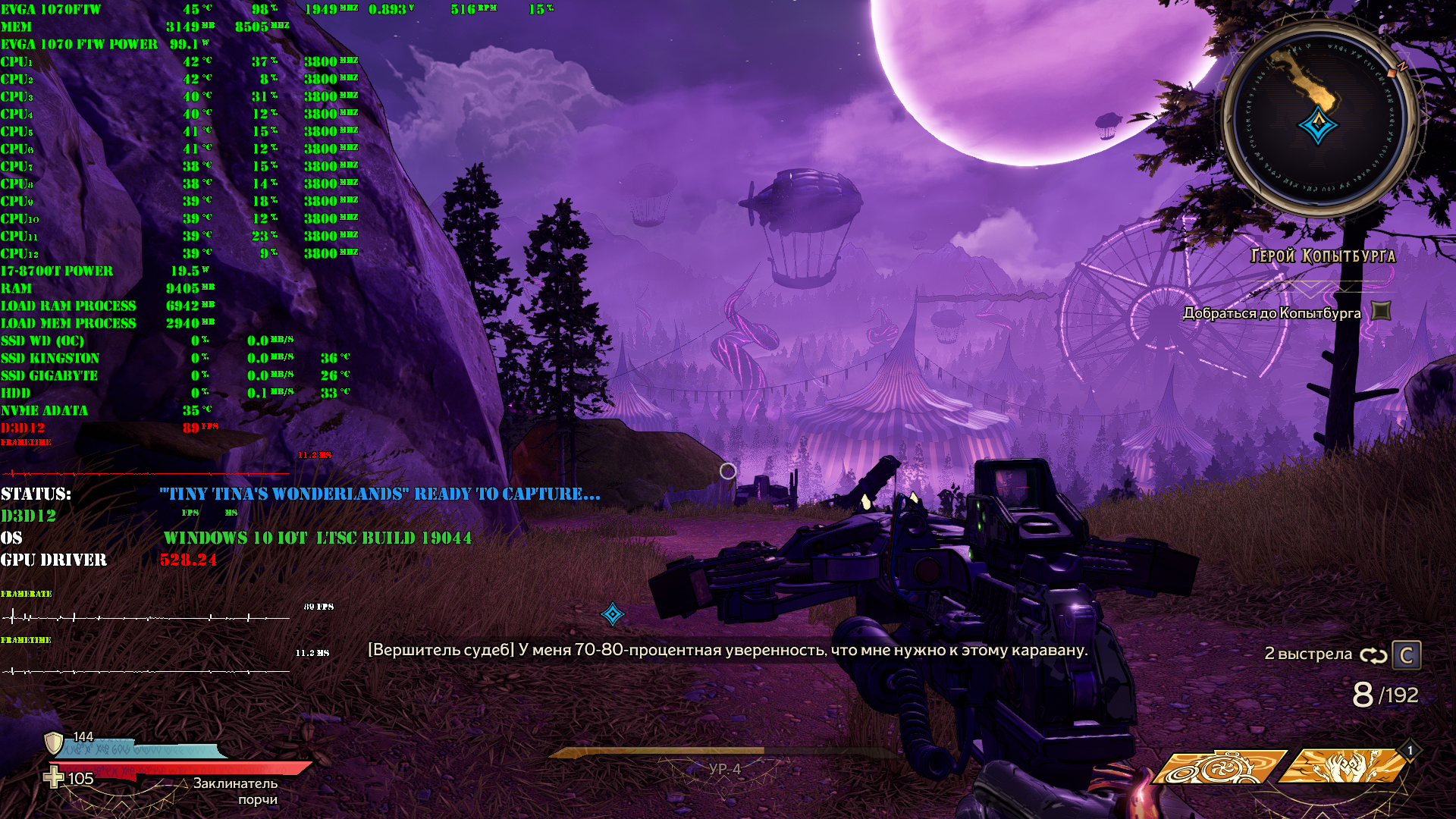Toggle the fire mode swap arrows icon
The width and height of the screenshot is (1456, 819).
point(1373,655)
